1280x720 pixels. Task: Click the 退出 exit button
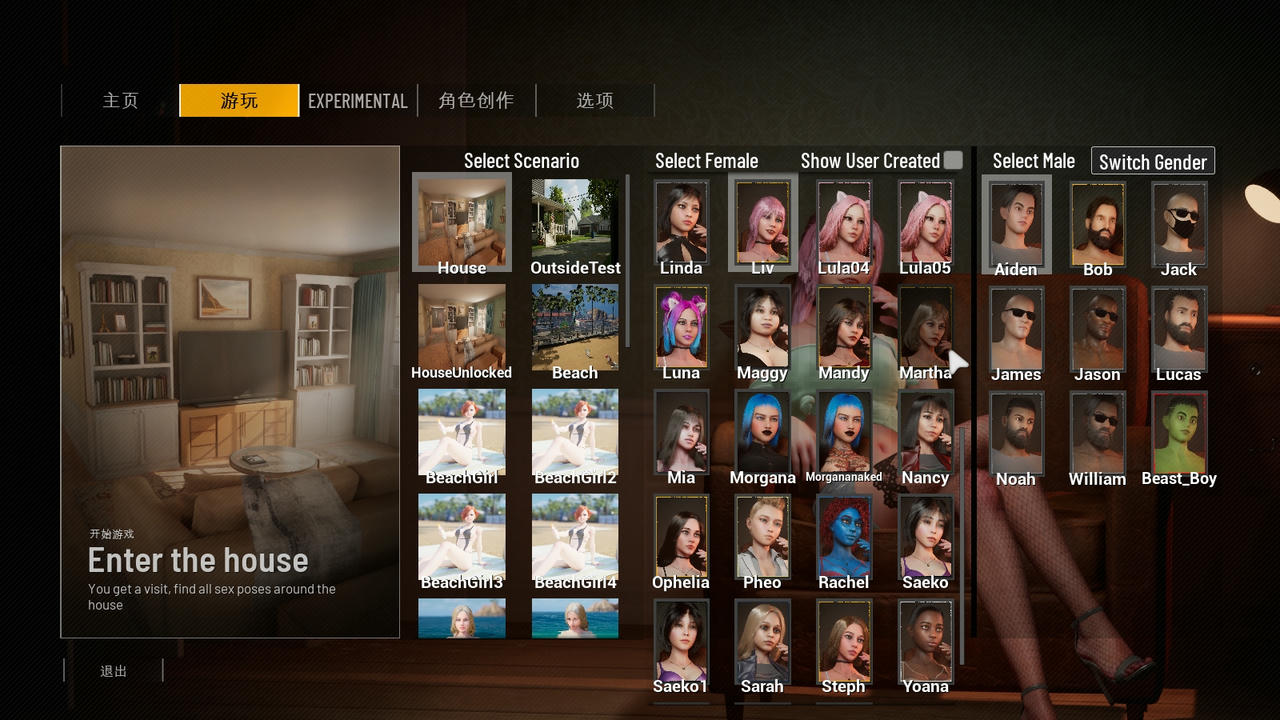tap(113, 671)
